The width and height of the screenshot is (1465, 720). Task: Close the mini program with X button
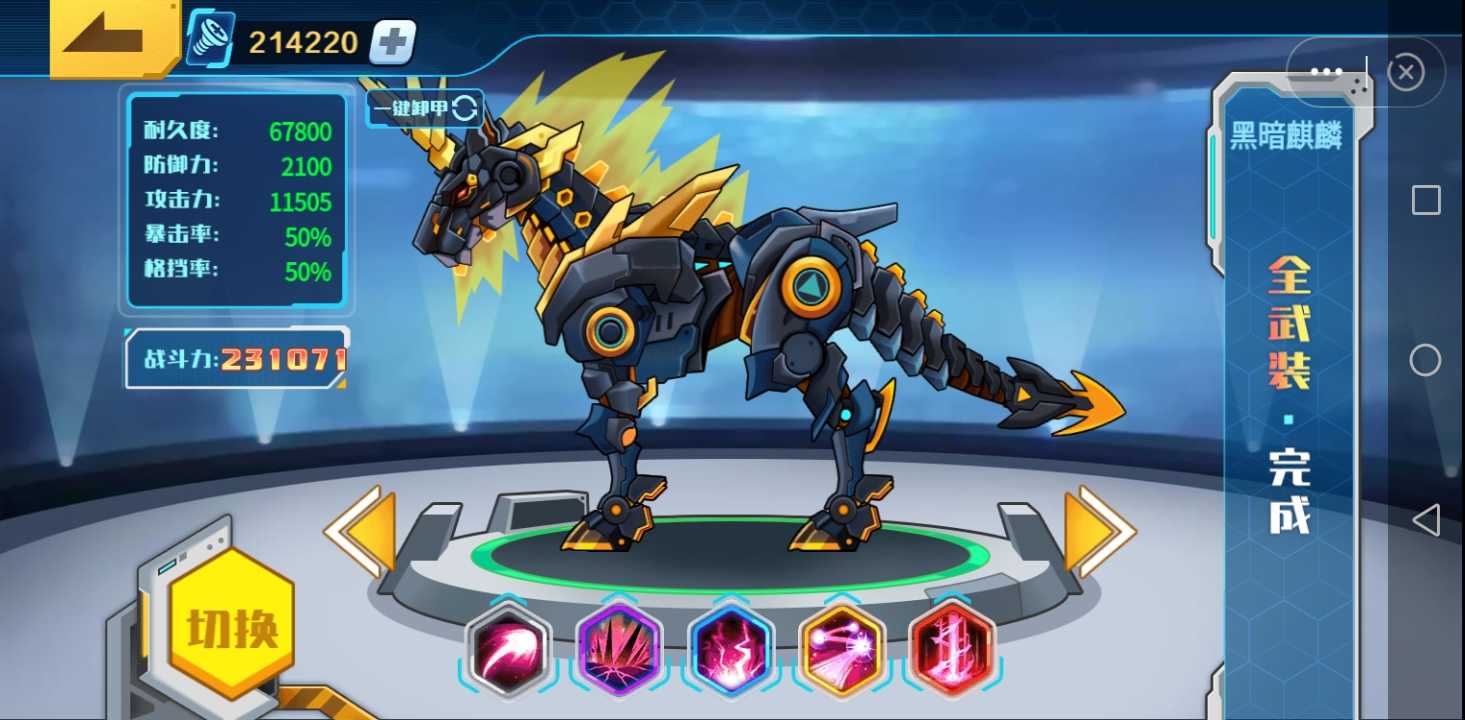pos(1406,72)
